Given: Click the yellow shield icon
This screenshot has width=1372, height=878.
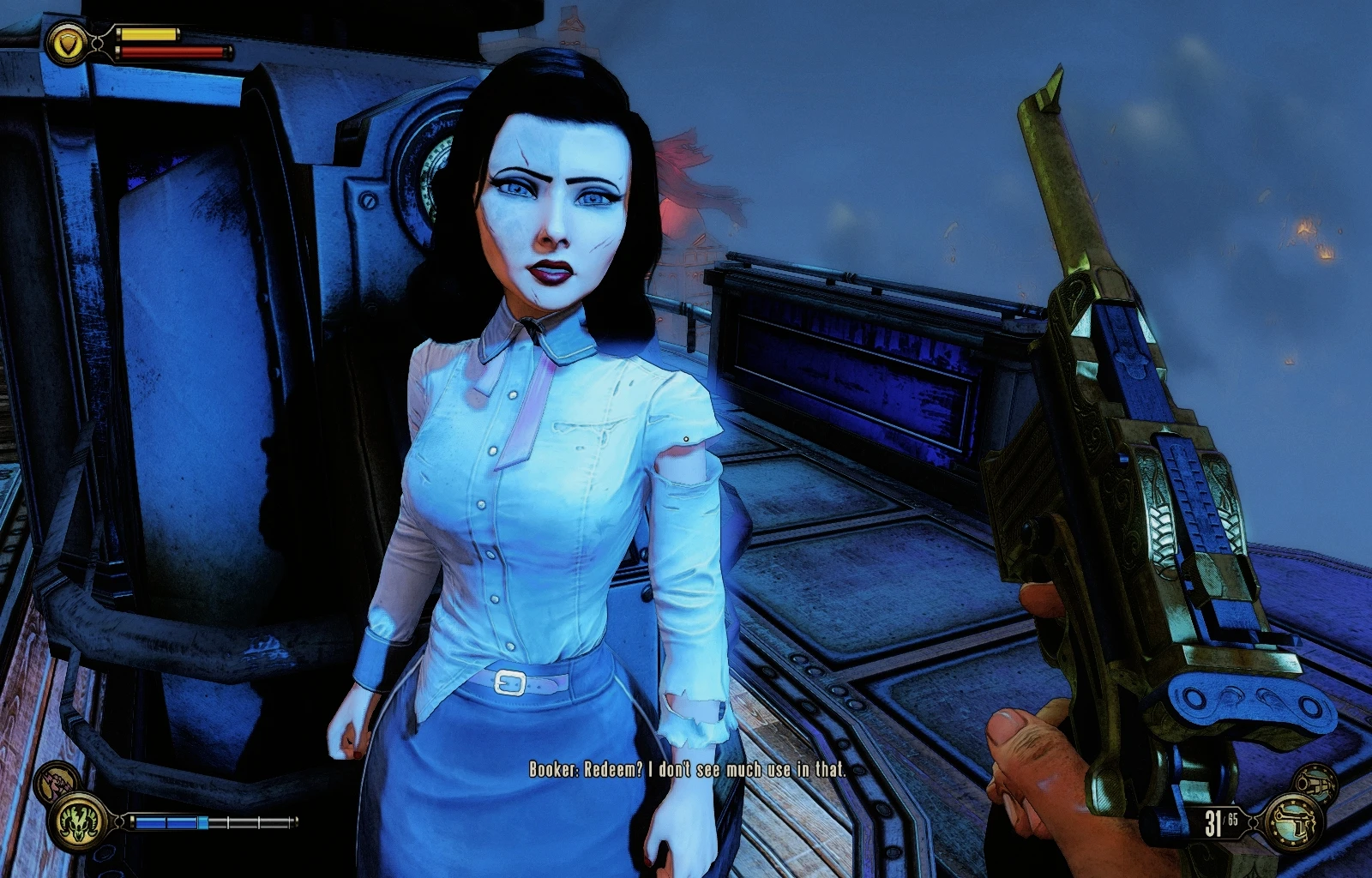Looking at the screenshot, I should click(x=68, y=42).
